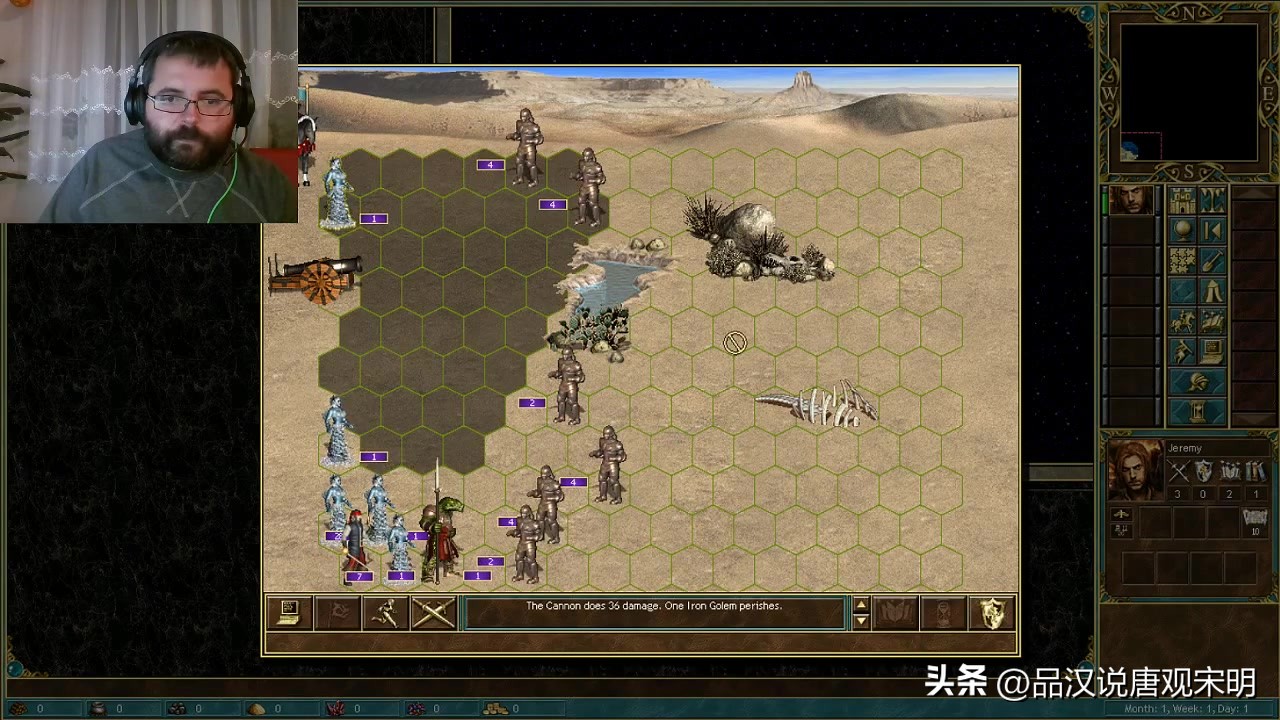The width and height of the screenshot is (1280, 720).
Task: Open the View World globe icon
Action: point(1182,230)
